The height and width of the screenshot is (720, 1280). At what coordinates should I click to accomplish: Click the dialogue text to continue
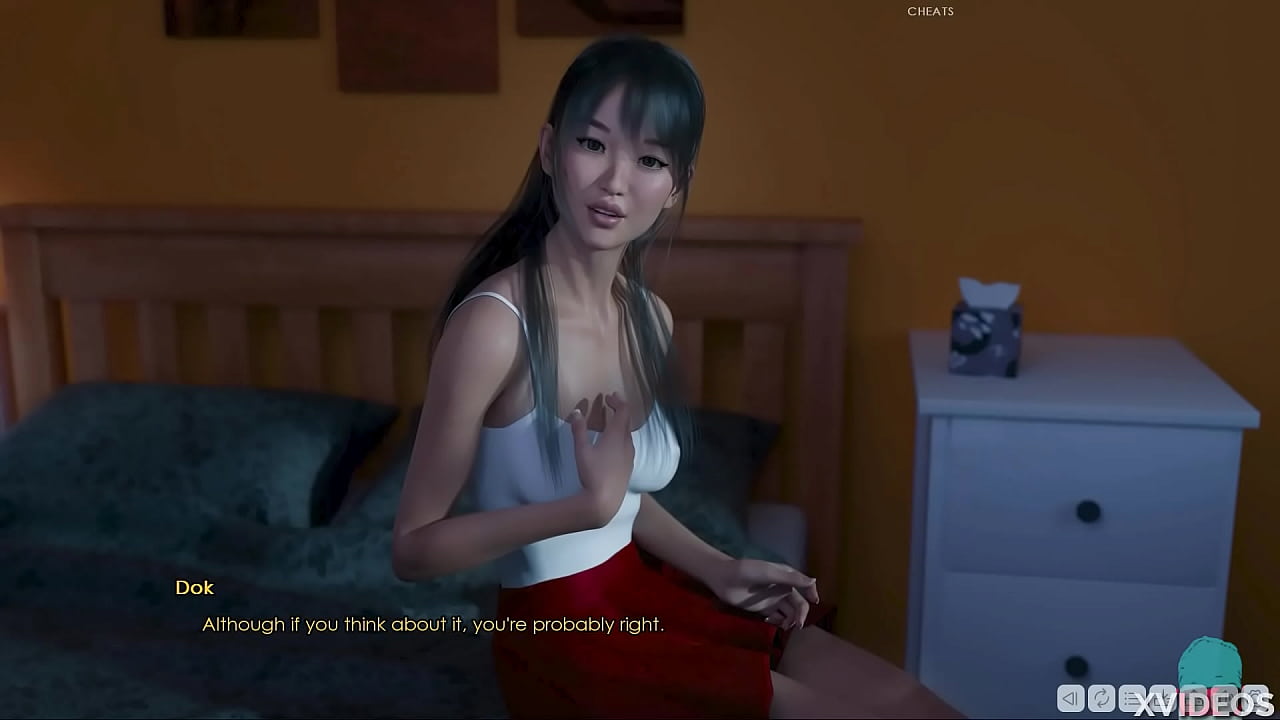[x=432, y=624]
